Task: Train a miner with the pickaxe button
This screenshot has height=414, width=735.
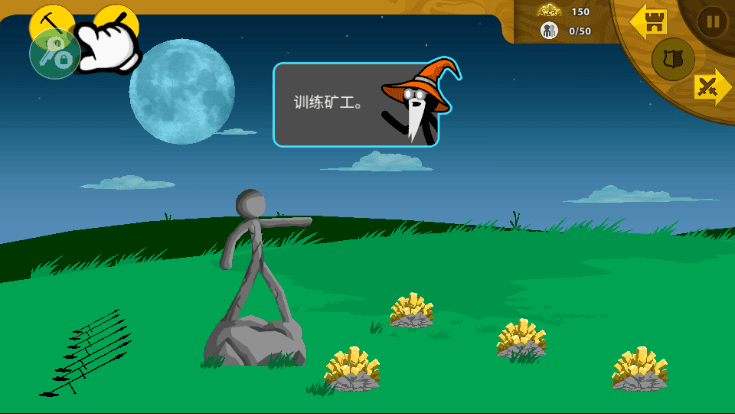Action: coord(50,22)
